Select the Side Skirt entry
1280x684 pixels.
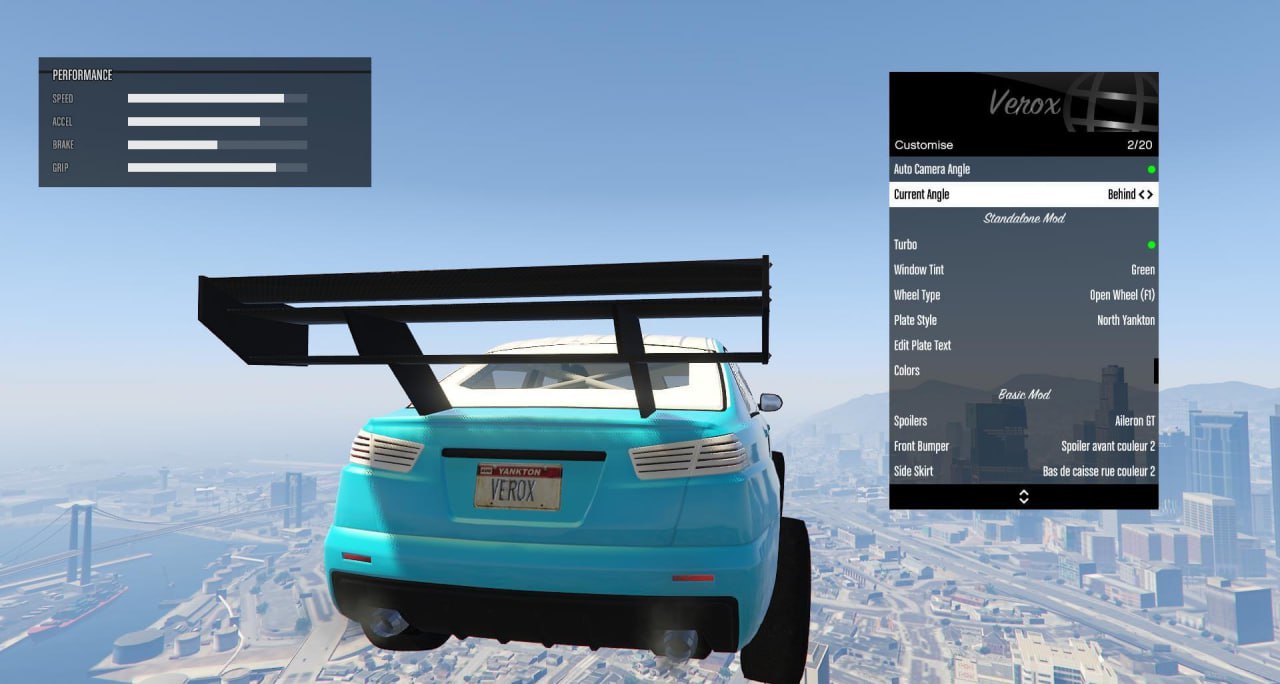tap(1023, 471)
